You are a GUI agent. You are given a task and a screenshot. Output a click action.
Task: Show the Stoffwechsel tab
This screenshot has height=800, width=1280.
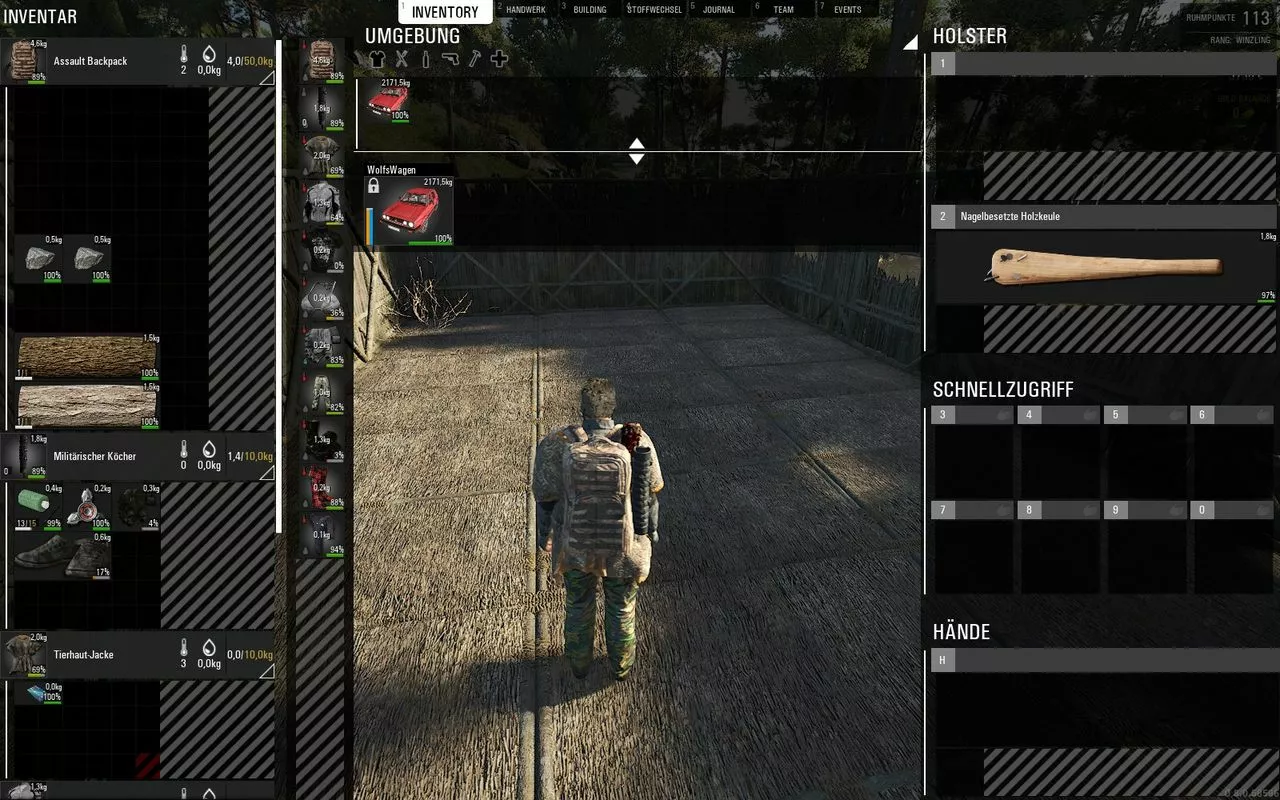[654, 10]
